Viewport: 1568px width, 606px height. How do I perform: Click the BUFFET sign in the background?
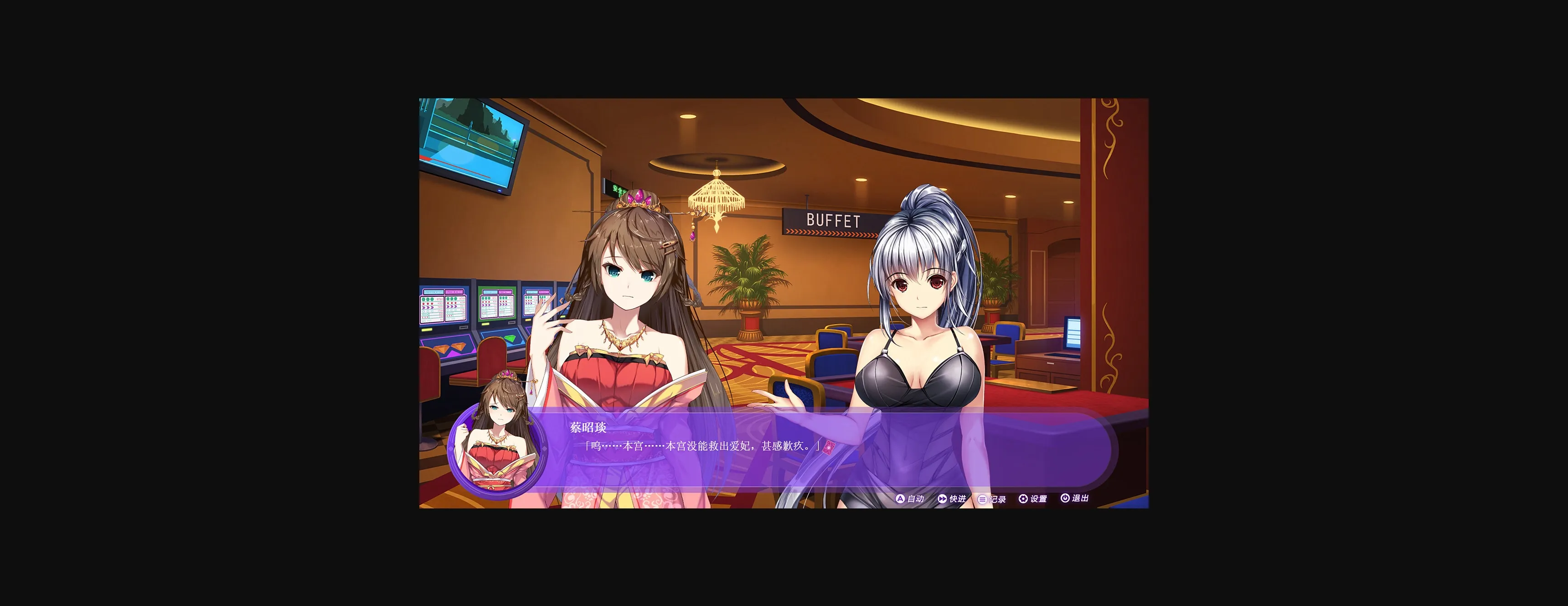coord(834,221)
